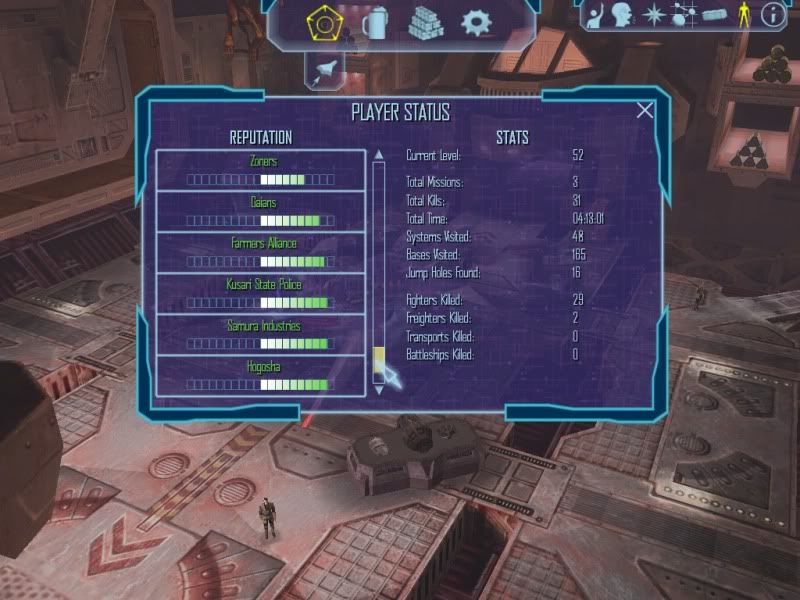The height and width of the screenshot is (600, 800).
Task: Open the equipment dealer gear icon
Action: 475,22
